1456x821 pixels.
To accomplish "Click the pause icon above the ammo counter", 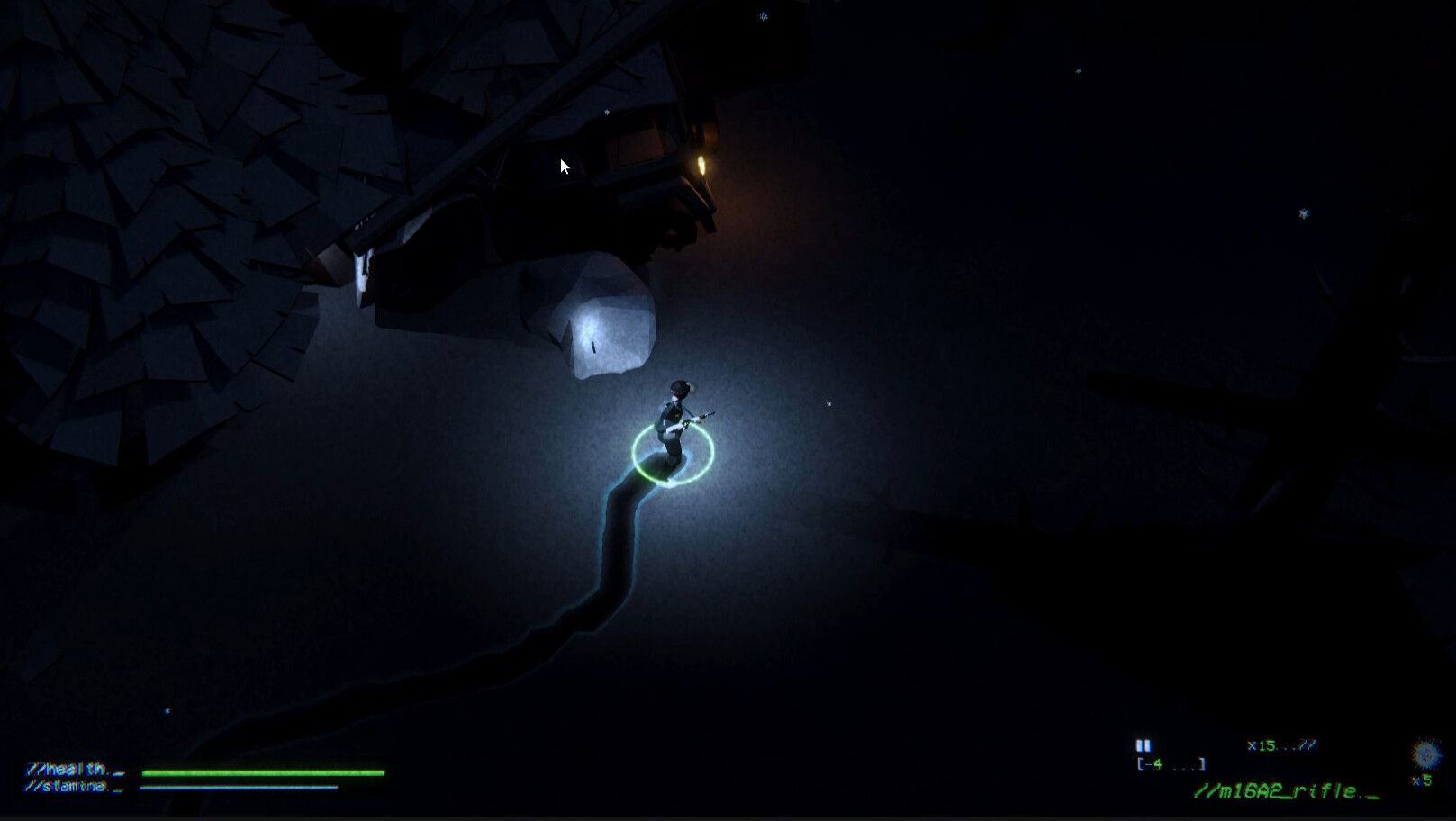I will (x=1144, y=746).
